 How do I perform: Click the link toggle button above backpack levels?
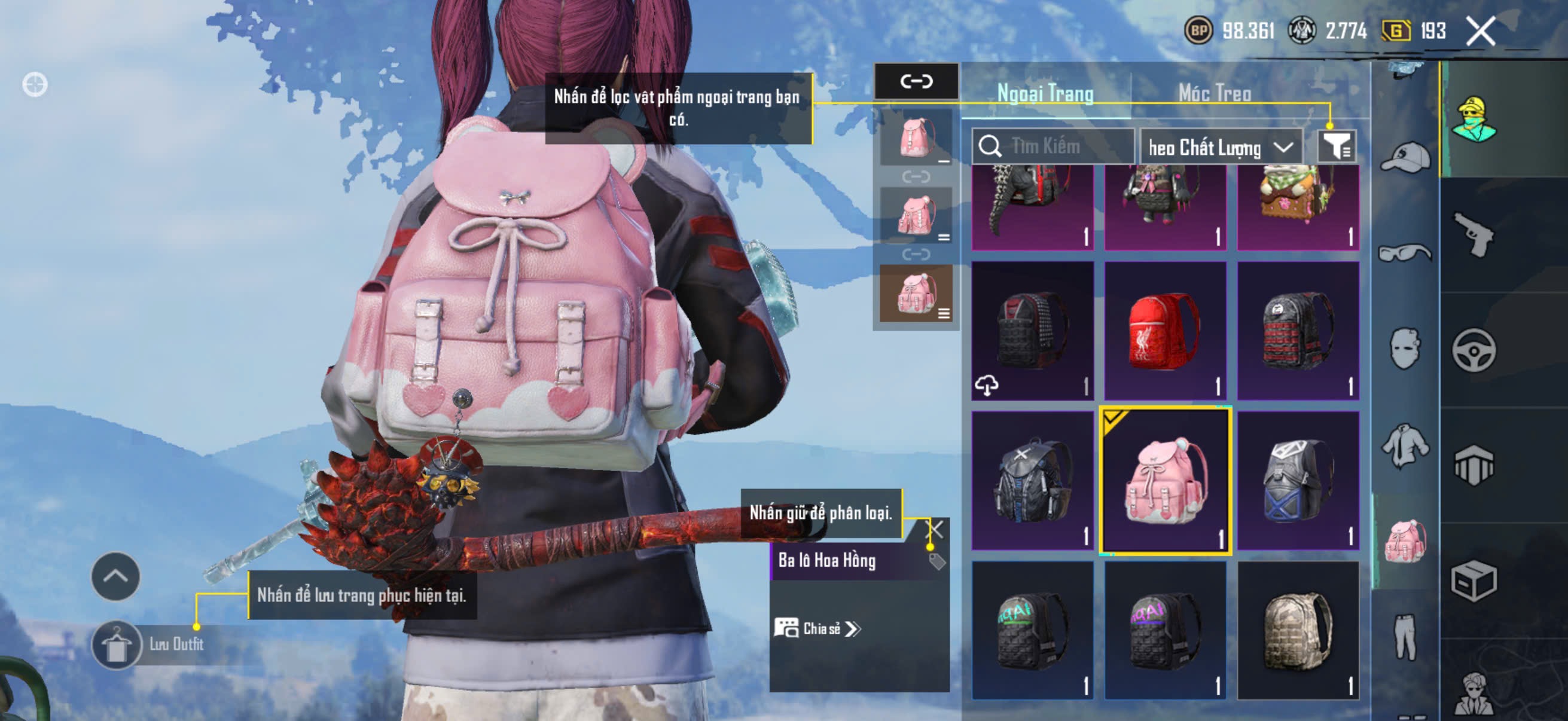click(916, 81)
